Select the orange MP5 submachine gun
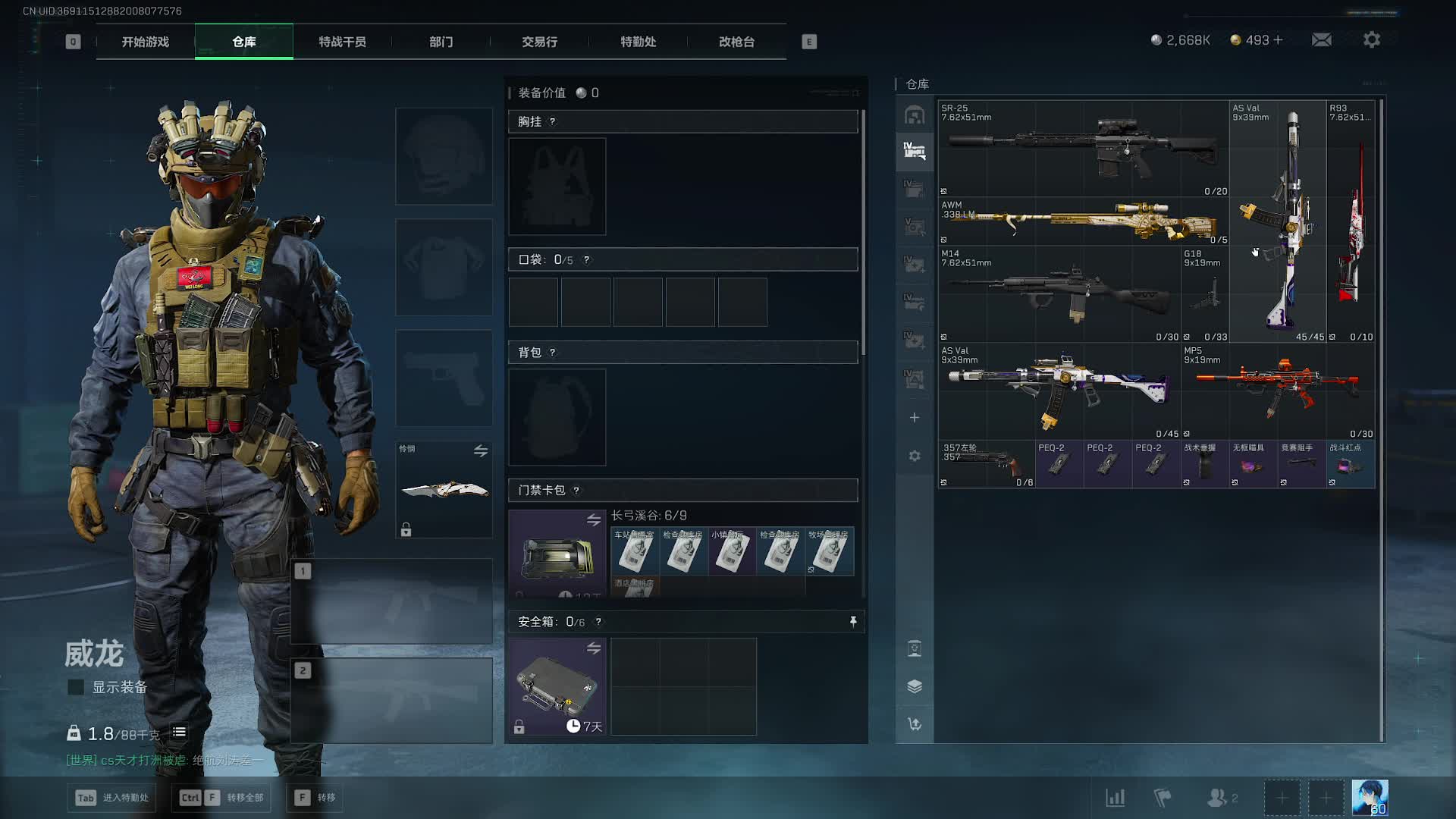Viewport: 1456px width, 819px height. point(1278,391)
